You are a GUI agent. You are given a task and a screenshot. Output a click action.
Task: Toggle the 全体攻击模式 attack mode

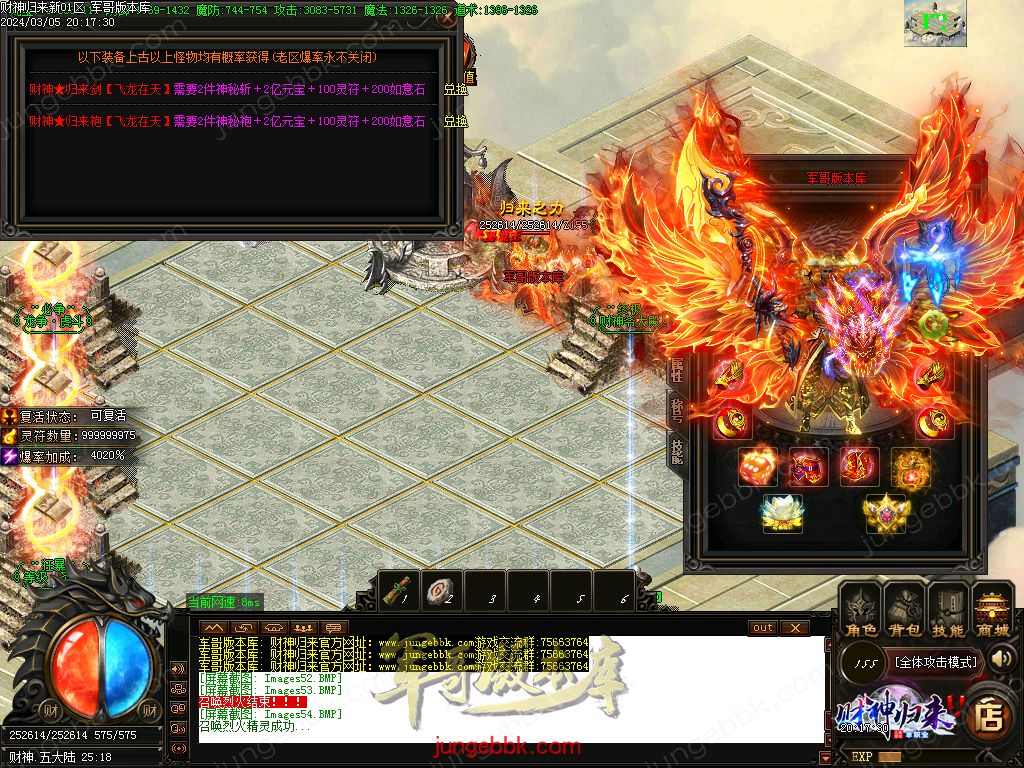[935, 661]
